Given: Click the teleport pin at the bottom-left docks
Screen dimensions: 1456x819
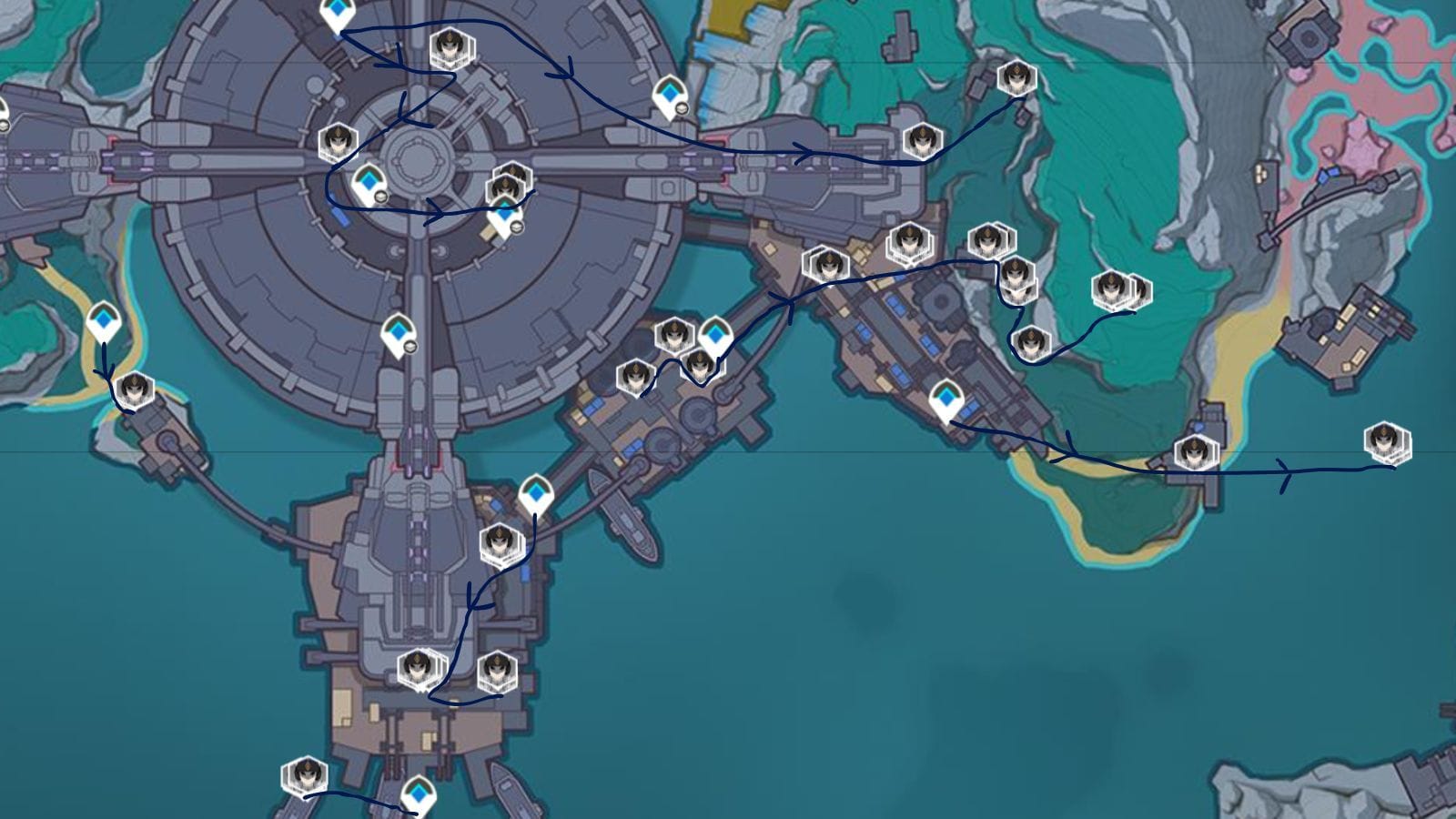Looking at the screenshot, I should pos(419,794).
